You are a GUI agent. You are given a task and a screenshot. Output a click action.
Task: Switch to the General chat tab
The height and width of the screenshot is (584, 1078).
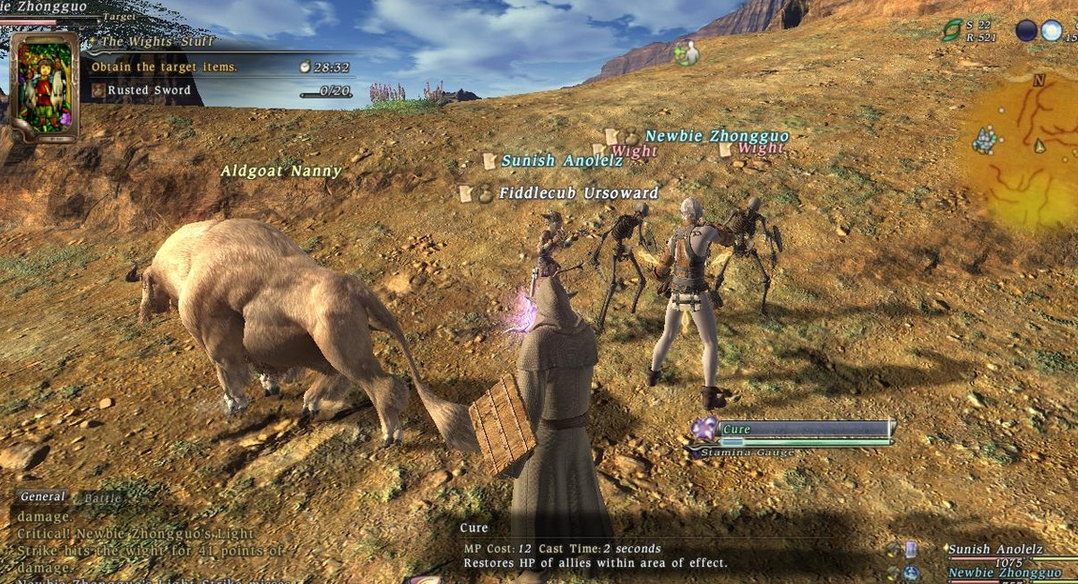[x=42, y=497]
